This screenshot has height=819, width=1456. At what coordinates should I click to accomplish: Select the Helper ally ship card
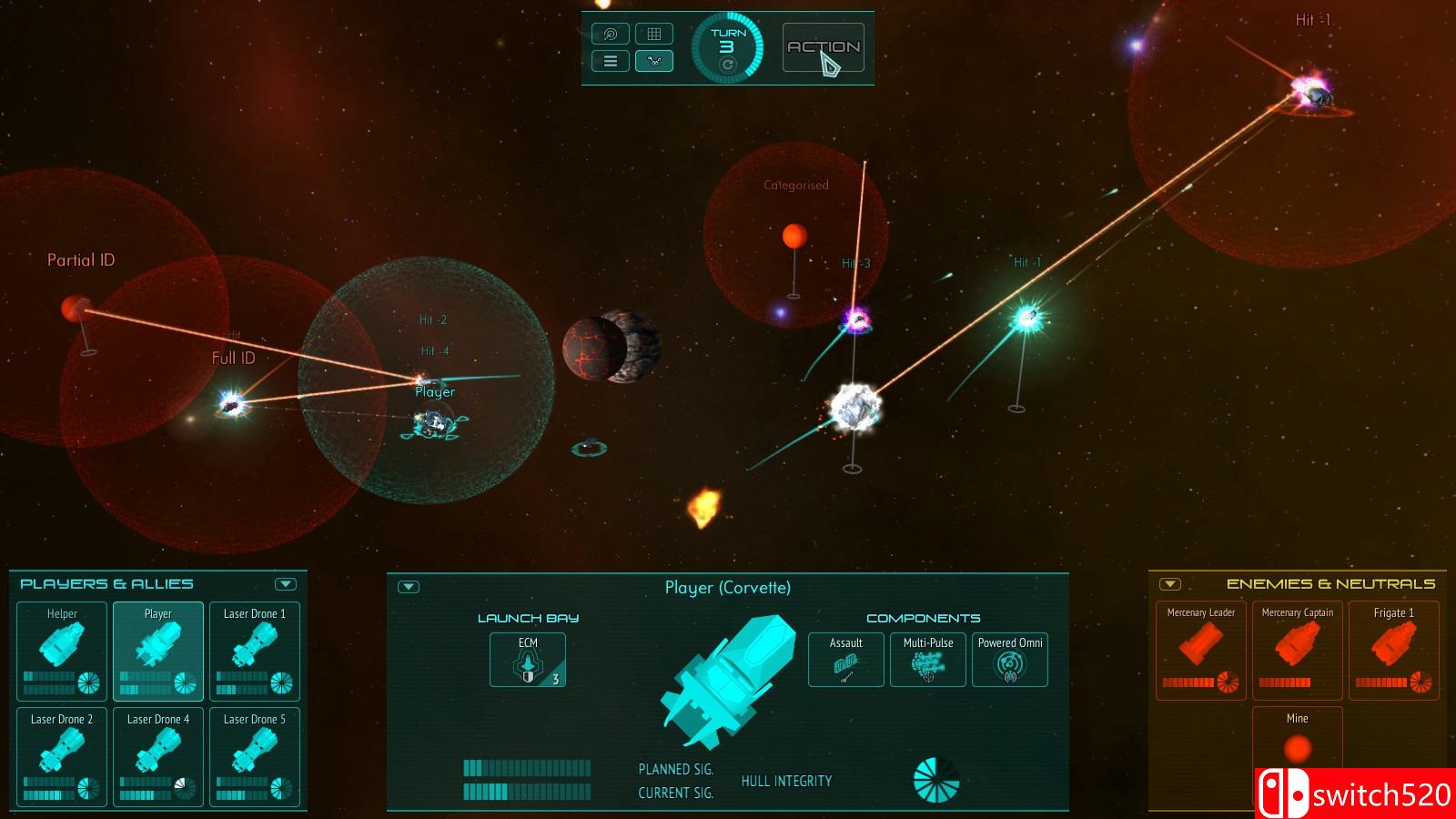pyautogui.click(x=62, y=650)
